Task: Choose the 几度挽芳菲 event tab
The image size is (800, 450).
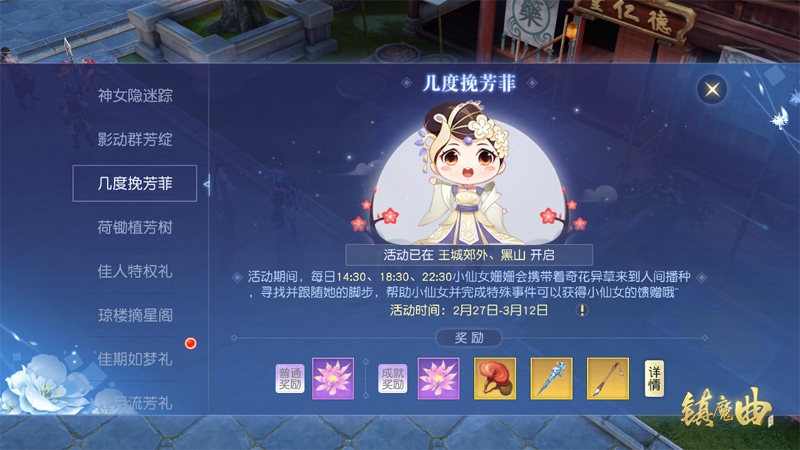Action: pos(135,184)
